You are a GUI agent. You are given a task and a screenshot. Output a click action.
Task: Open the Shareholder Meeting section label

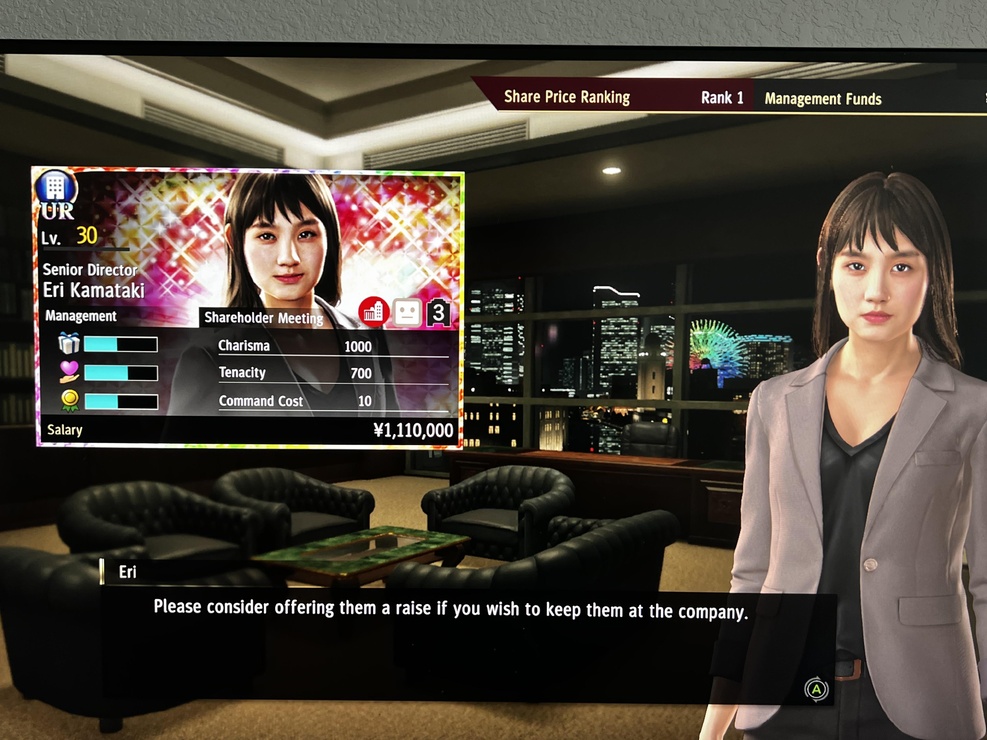click(x=264, y=318)
